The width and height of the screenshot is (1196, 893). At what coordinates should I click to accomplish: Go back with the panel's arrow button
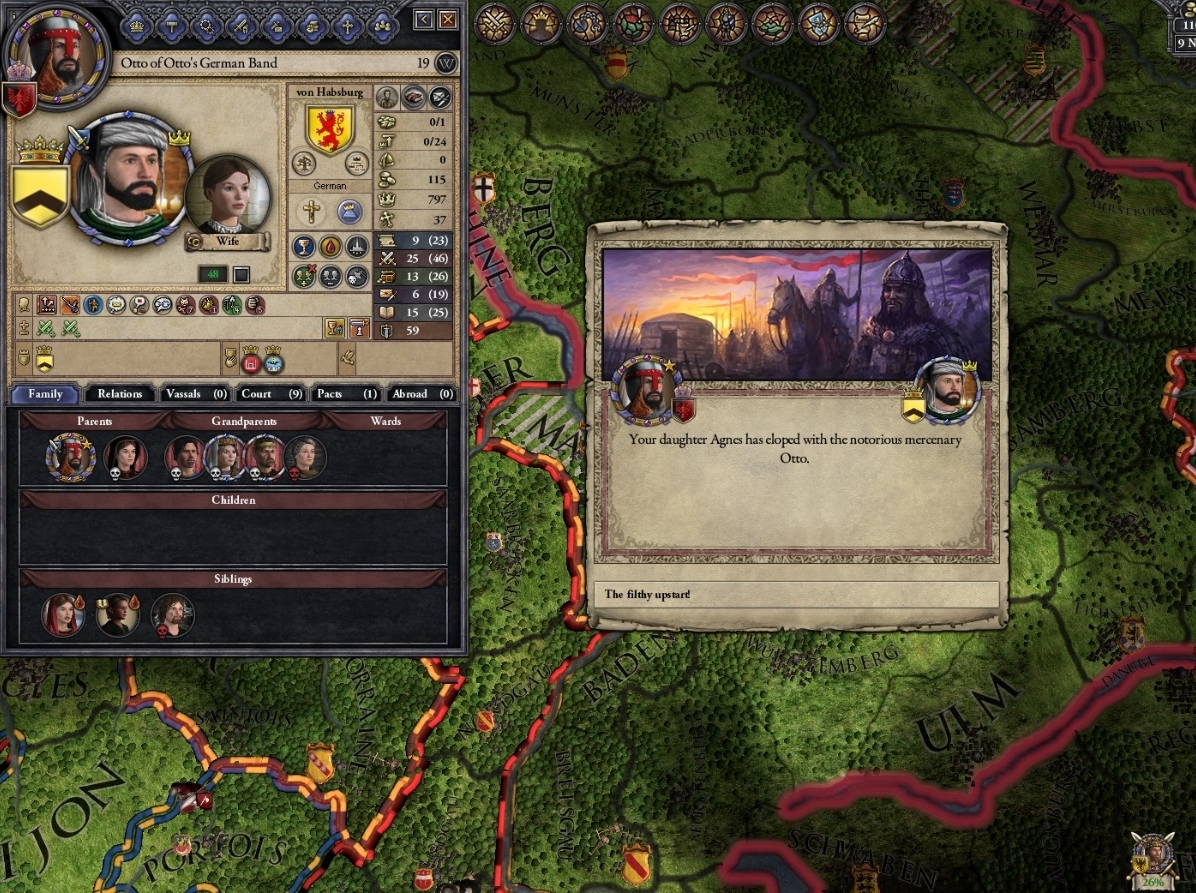click(424, 19)
